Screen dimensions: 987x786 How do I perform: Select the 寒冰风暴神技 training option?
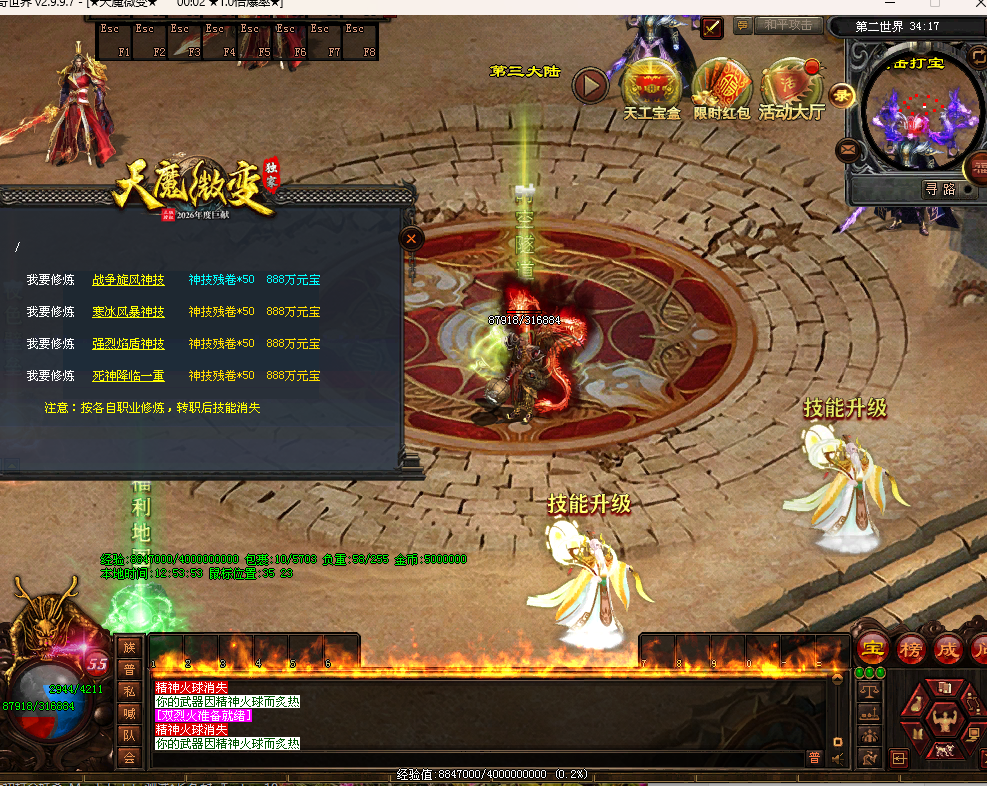[128, 312]
